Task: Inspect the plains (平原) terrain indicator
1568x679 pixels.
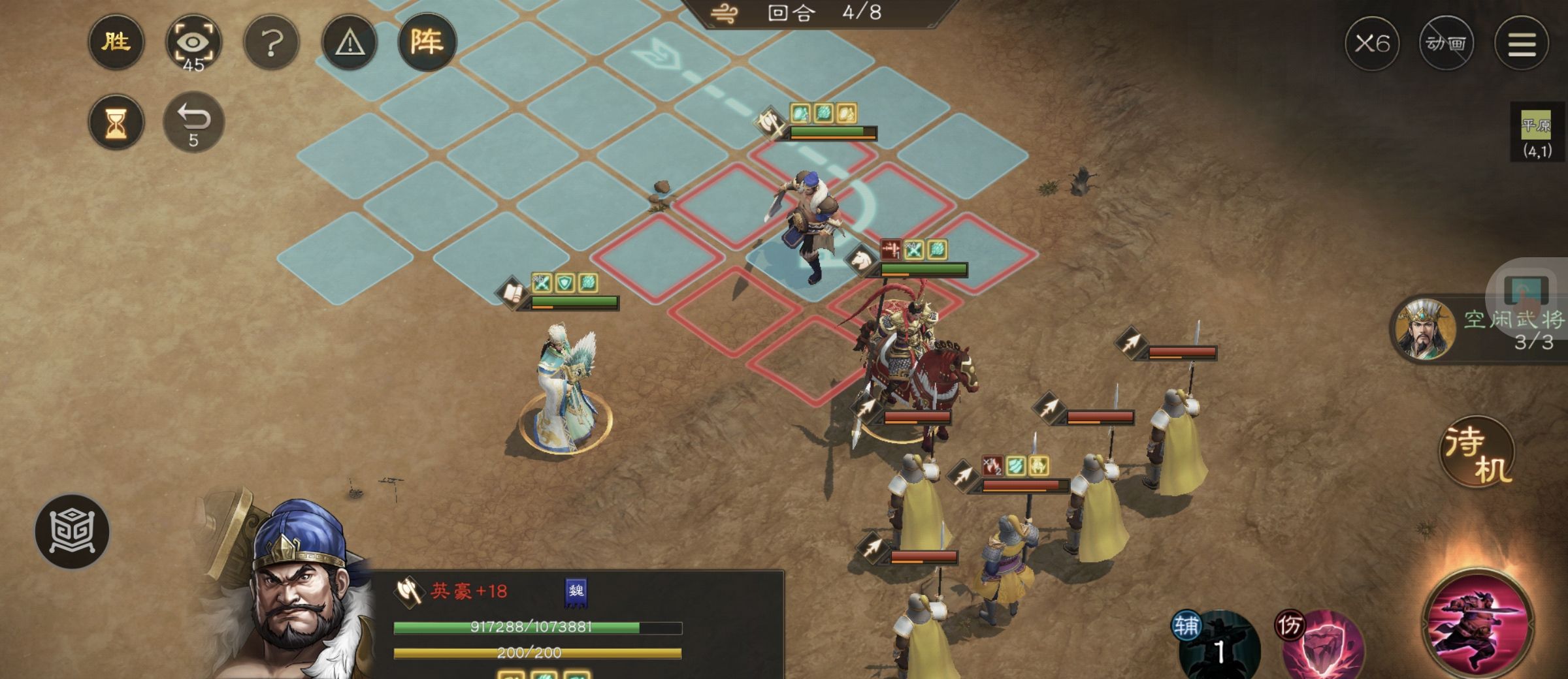Action: coord(1535,134)
